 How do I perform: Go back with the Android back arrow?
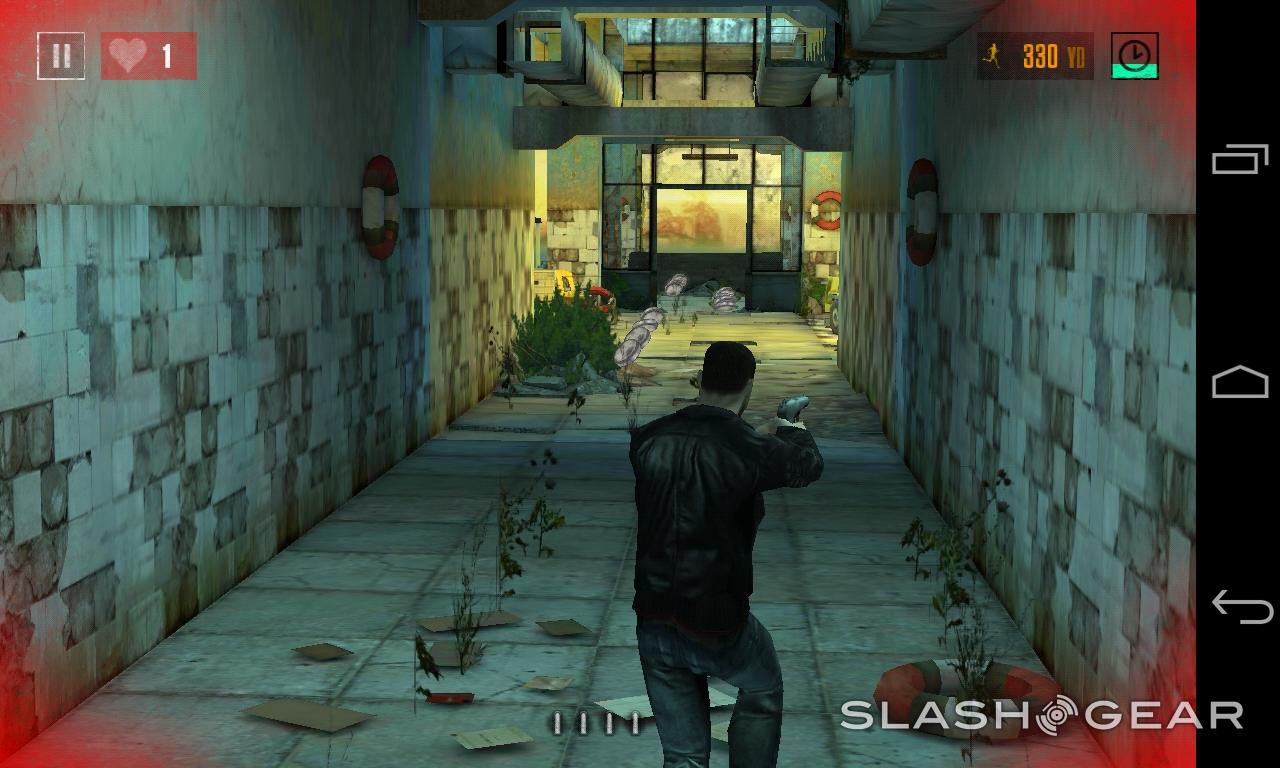[x=1240, y=607]
